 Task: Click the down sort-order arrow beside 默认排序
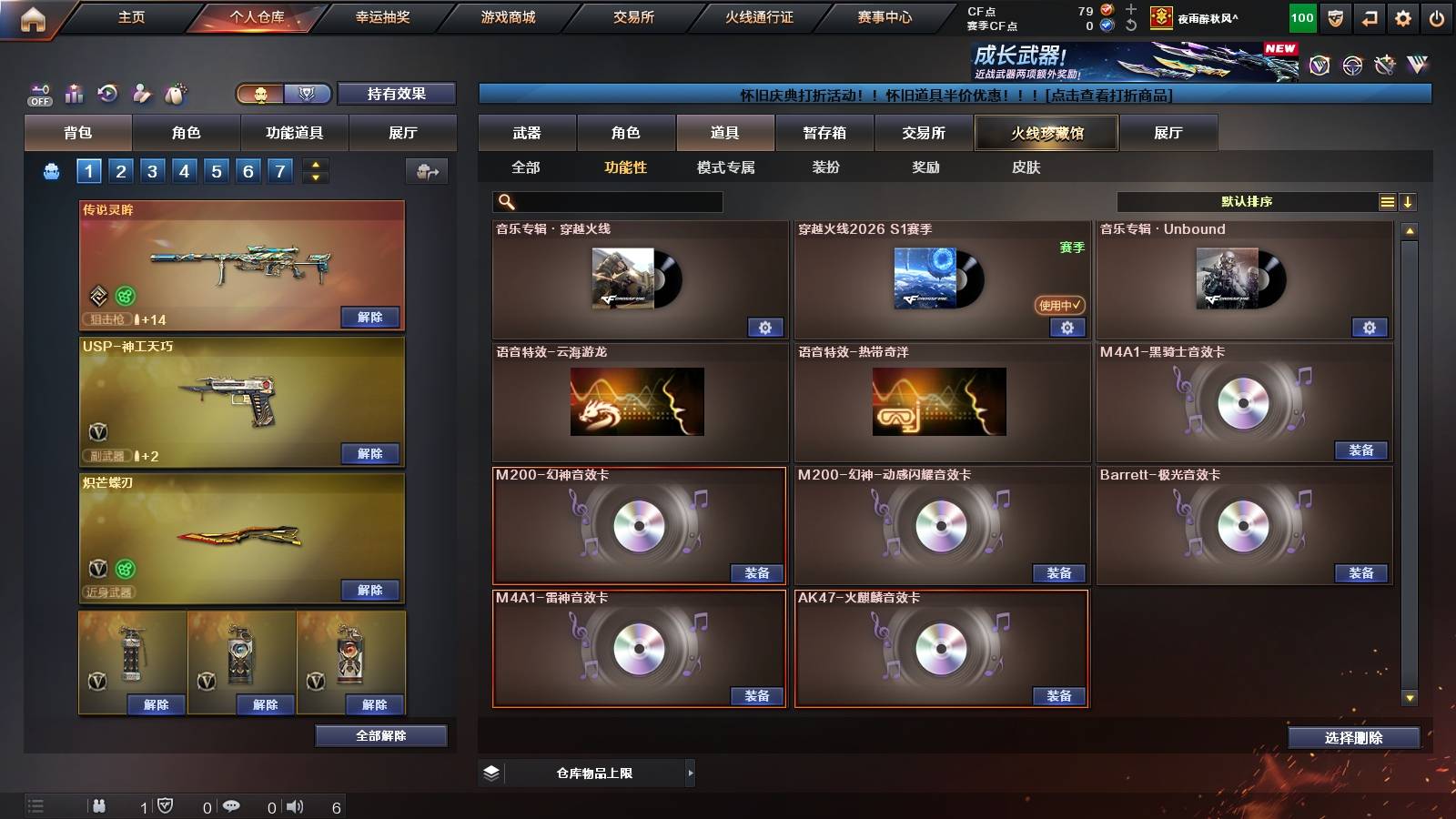pyautogui.click(x=1409, y=201)
